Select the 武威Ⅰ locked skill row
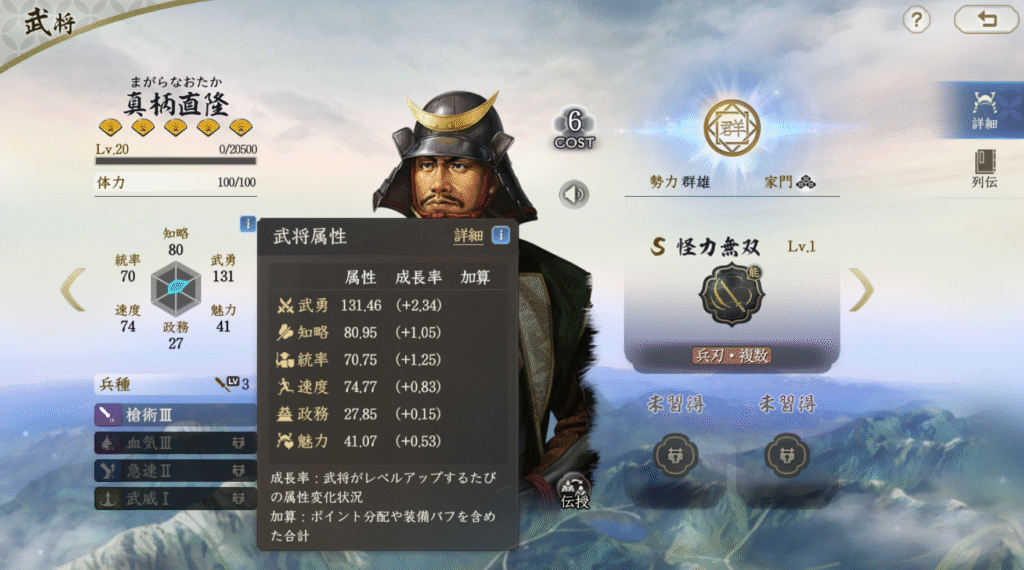Image resolution: width=1024 pixels, height=570 pixels. pyautogui.click(x=175, y=497)
